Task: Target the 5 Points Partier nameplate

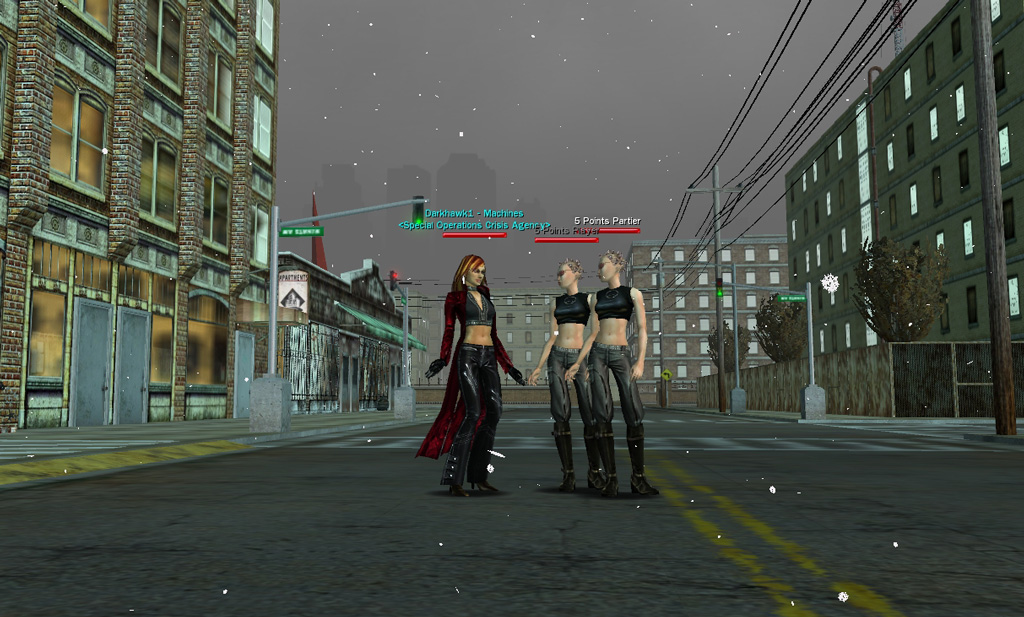Action: (607, 221)
